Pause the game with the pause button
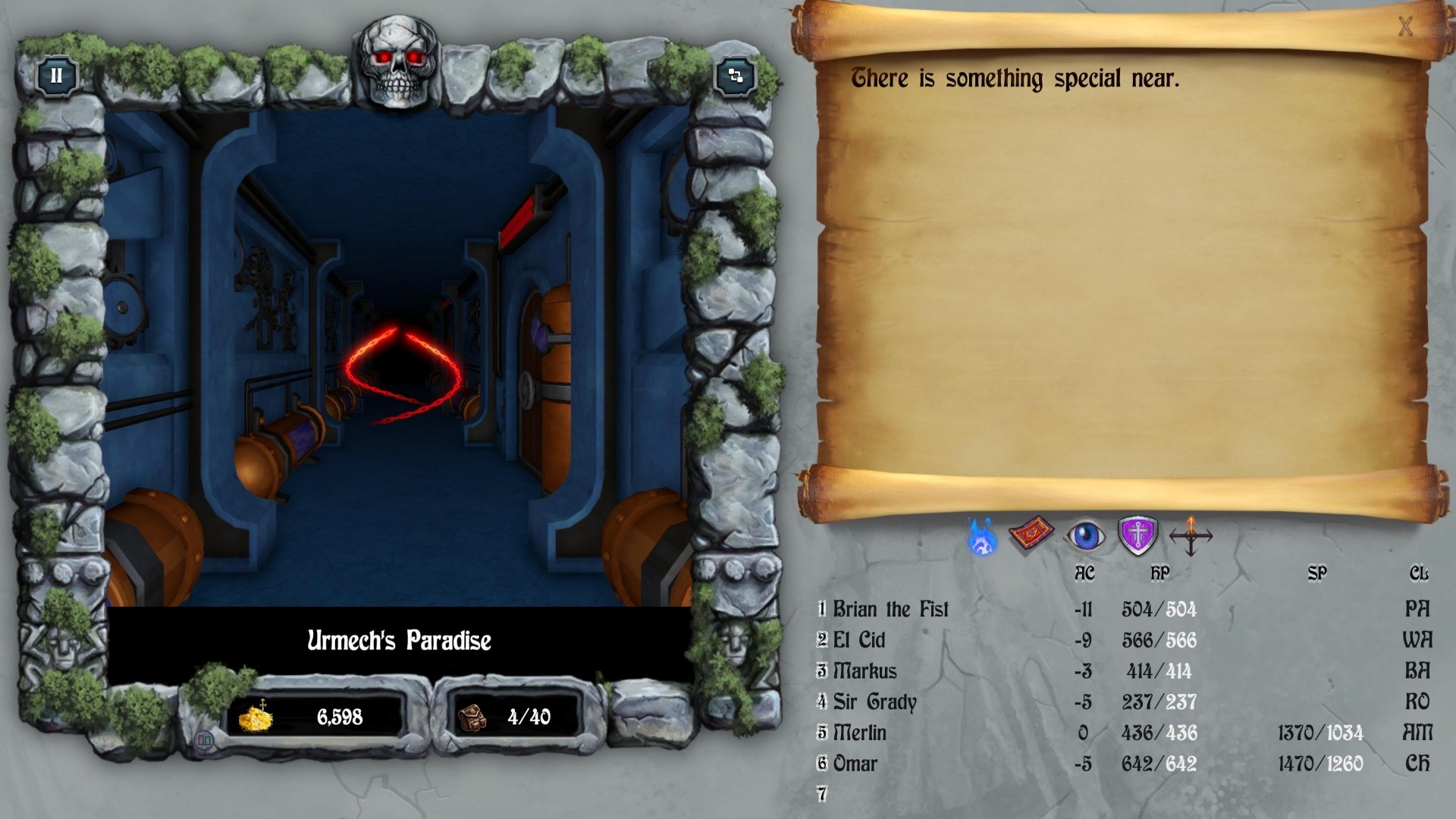 [56, 76]
